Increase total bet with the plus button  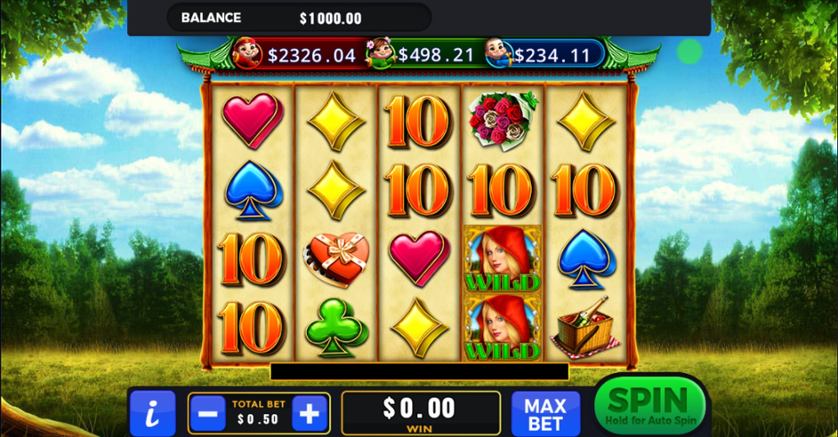tap(311, 412)
